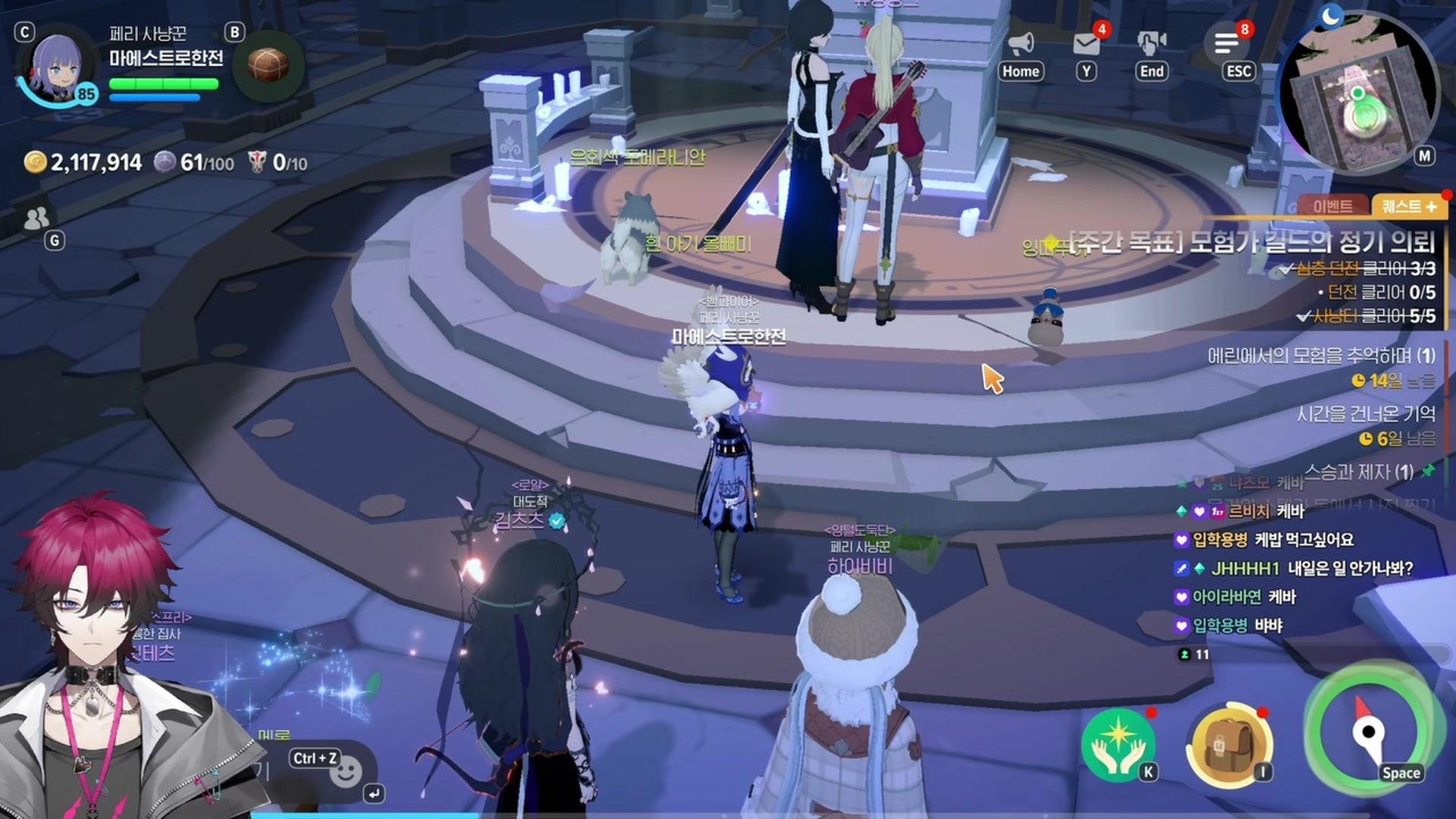Open the smiley emote button
This screenshot has width=1456, height=819.
coord(346,773)
